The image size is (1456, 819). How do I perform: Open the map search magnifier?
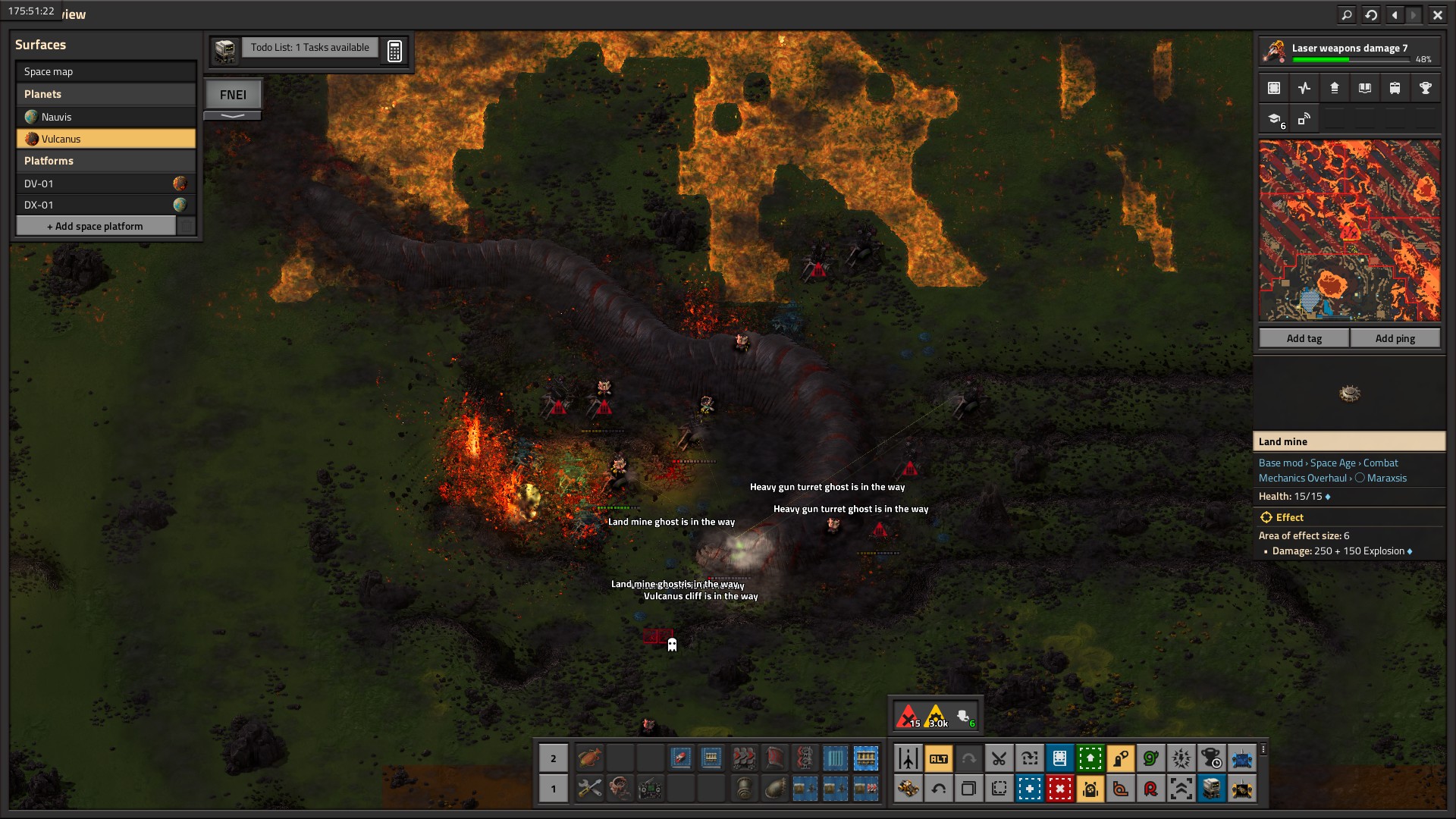pyautogui.click(x=1346, y=14)
